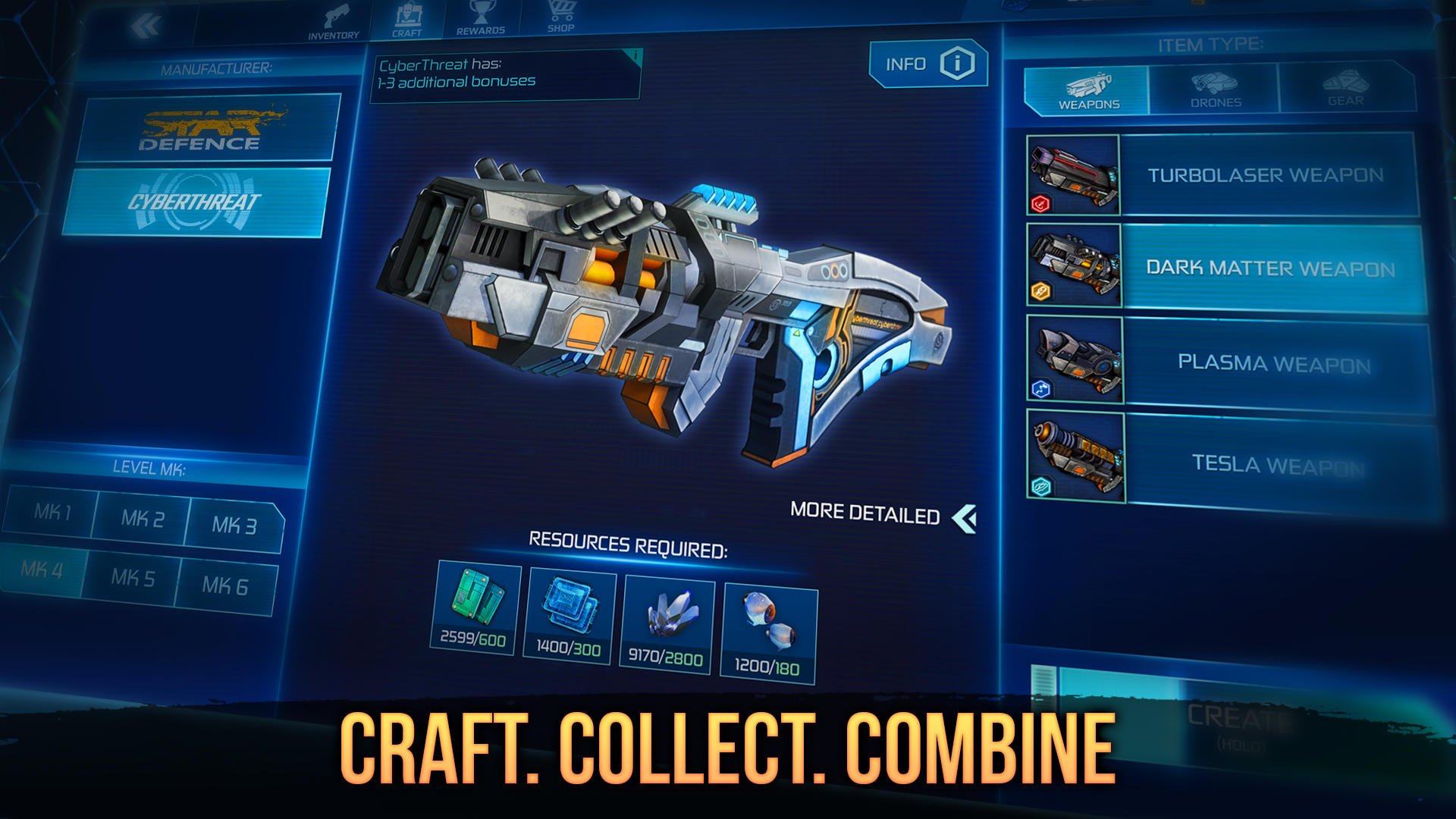Image resolution: width=1456 pixels, height=819 pixels.
Task: Select the Gear category icon
Action: pos(1345,85)
